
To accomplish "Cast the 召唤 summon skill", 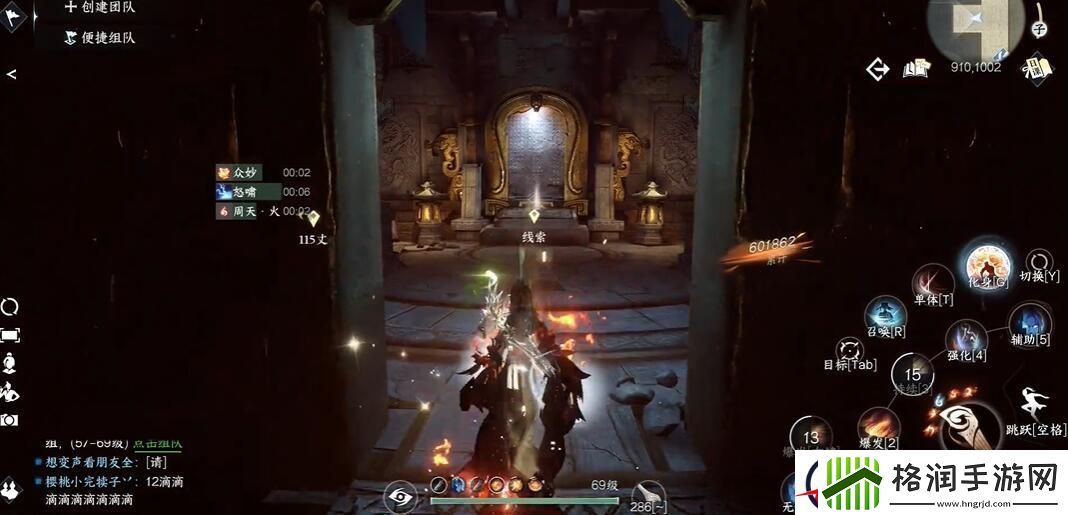I will (x=885, y=315).
